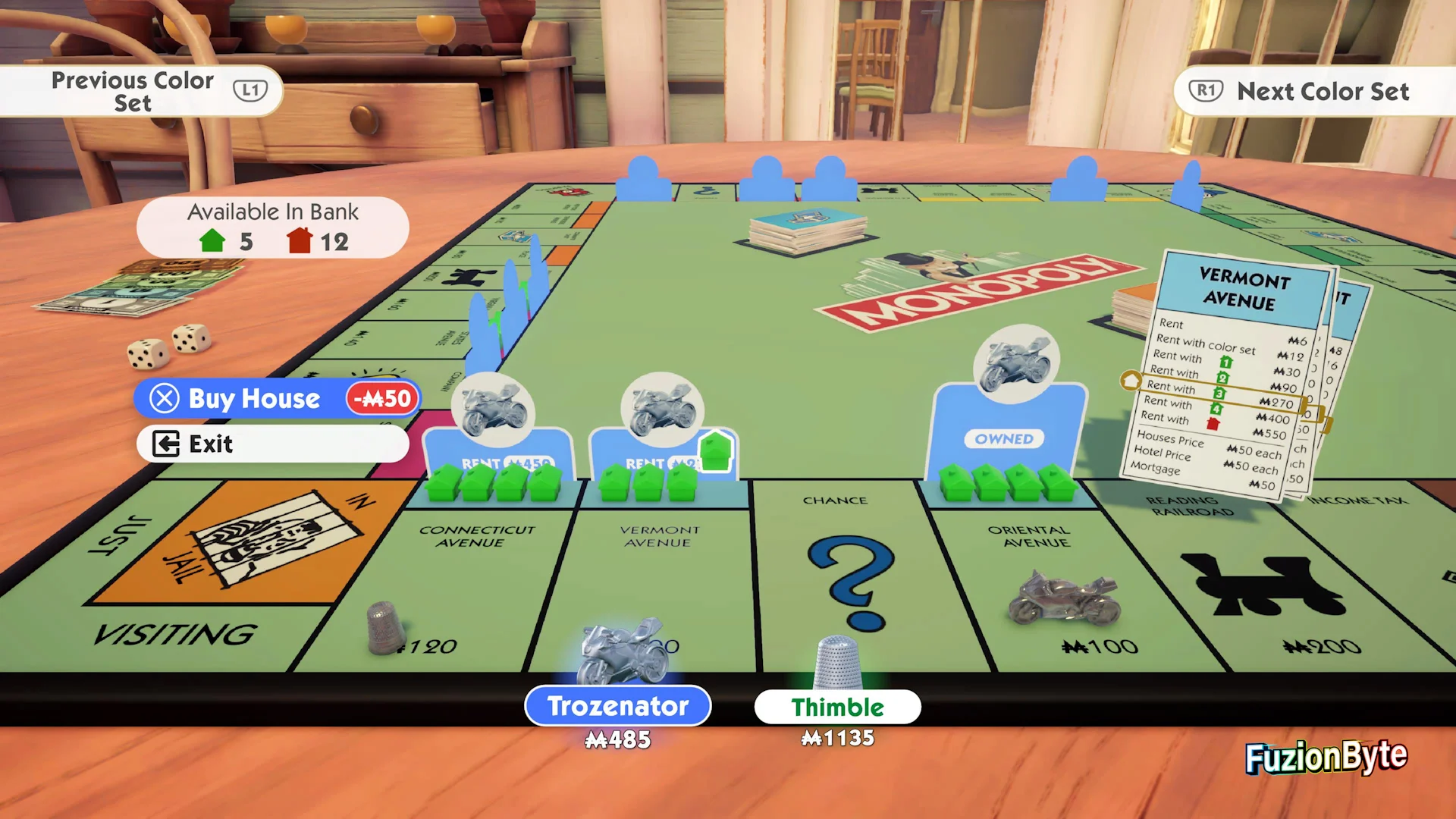Image resolution: width=1456 pixels, height=819 pixels.
Task: Exit the house buying menu
Action: coord(272,444)
